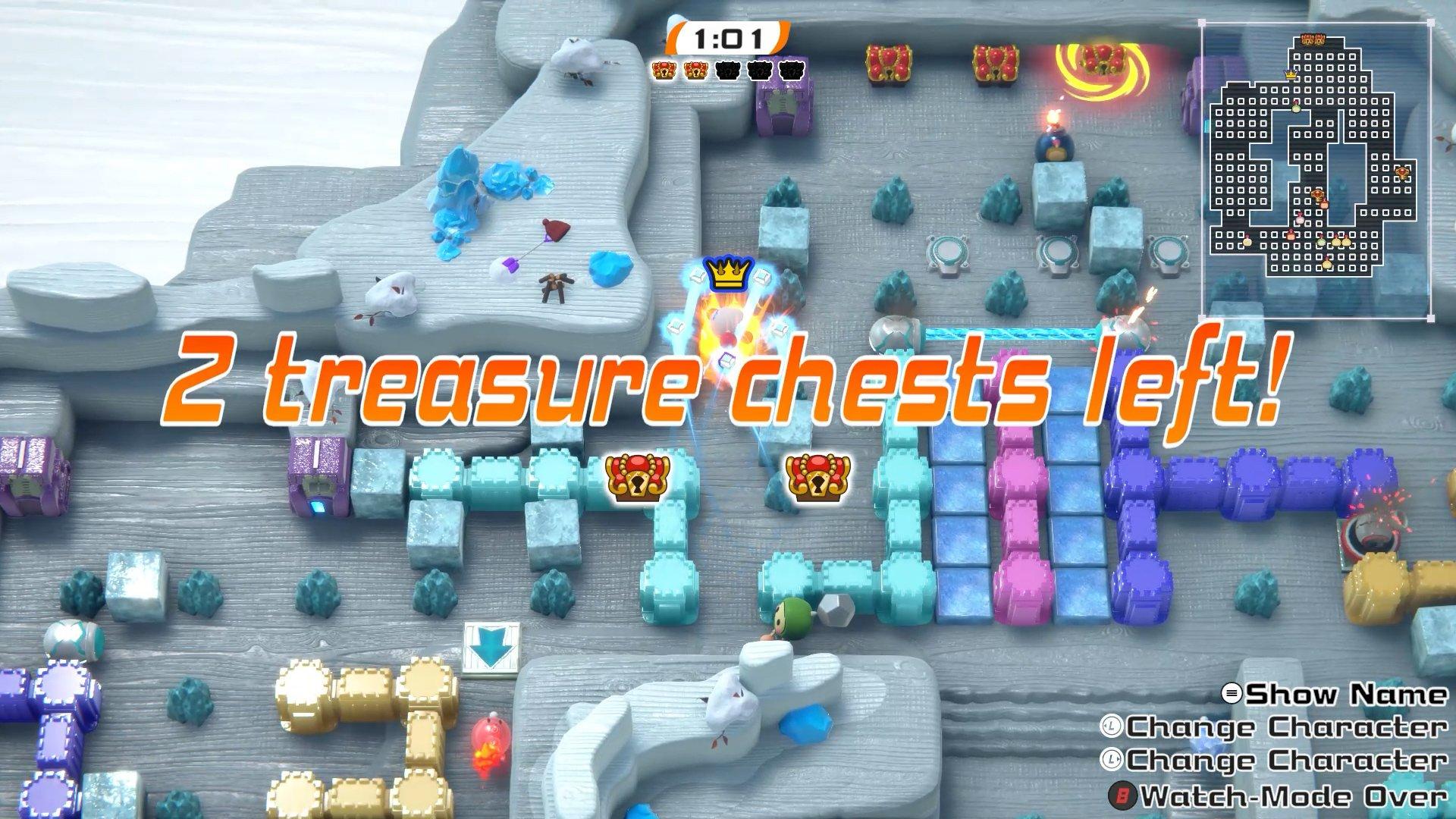The width and height of the screenshot is (1456, 819).
Task: Click the opened treasure chest counter icon
Action: pyautogui.click(x=664, y=71)
